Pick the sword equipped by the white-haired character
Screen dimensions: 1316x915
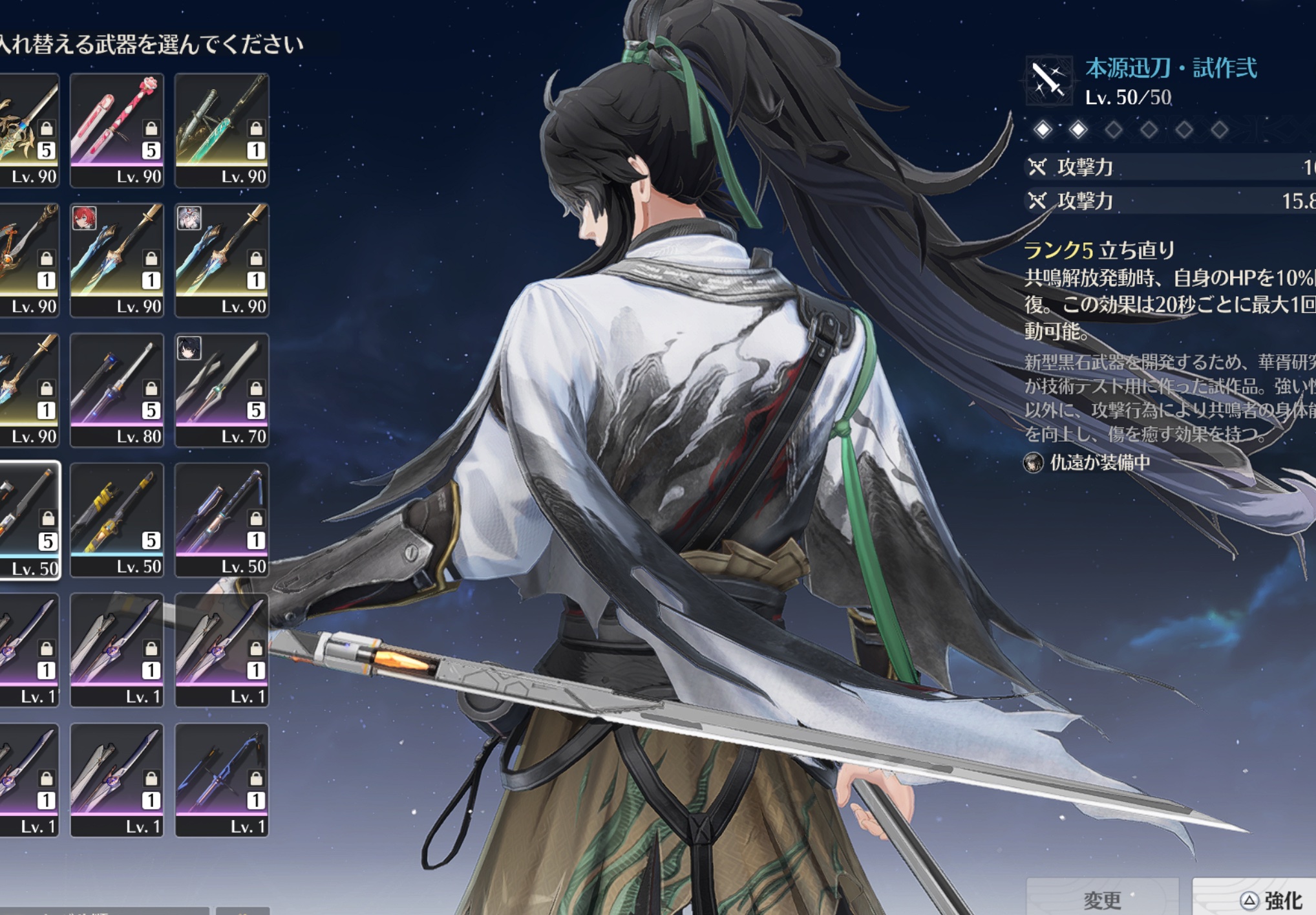pos(222,260)
